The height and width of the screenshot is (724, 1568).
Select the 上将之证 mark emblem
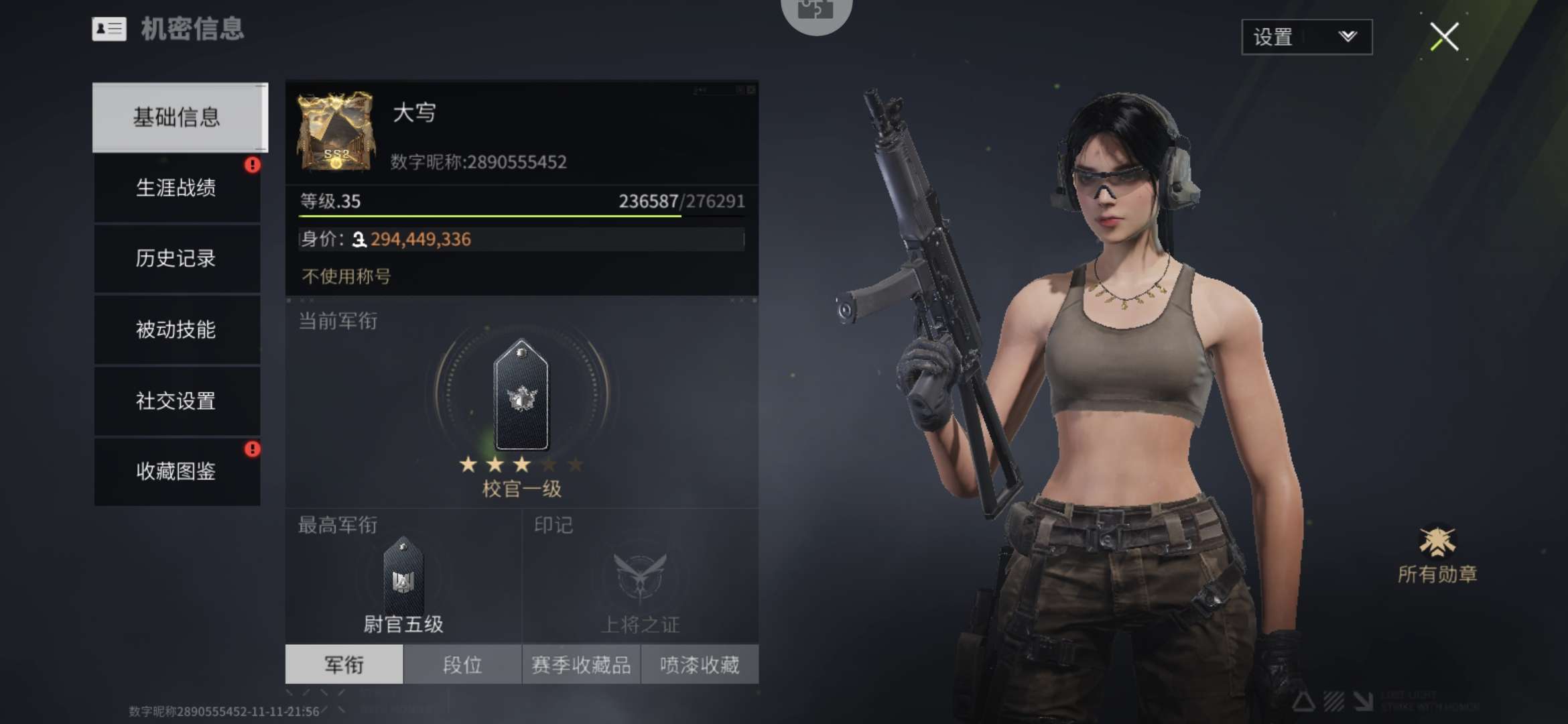pos(641,577)
